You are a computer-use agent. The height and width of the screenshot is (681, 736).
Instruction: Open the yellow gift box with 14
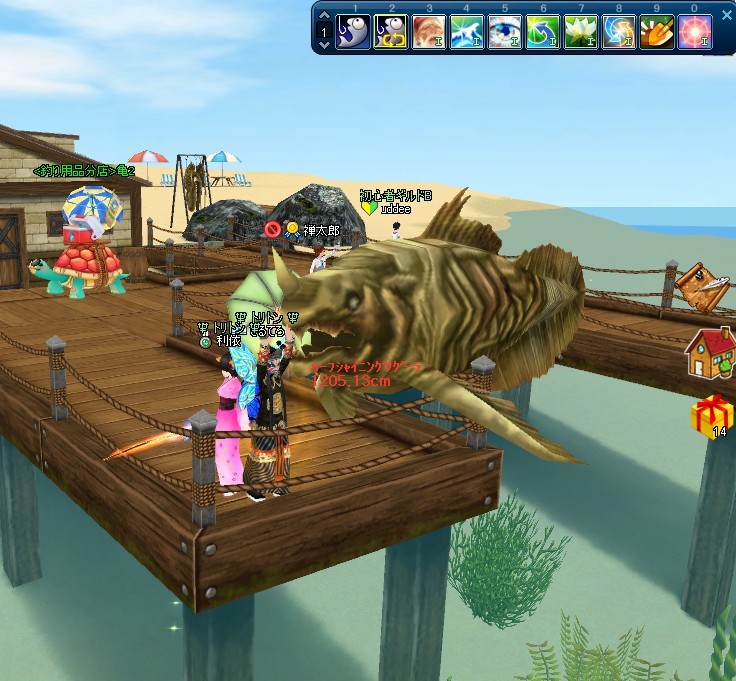click(711, 416)
